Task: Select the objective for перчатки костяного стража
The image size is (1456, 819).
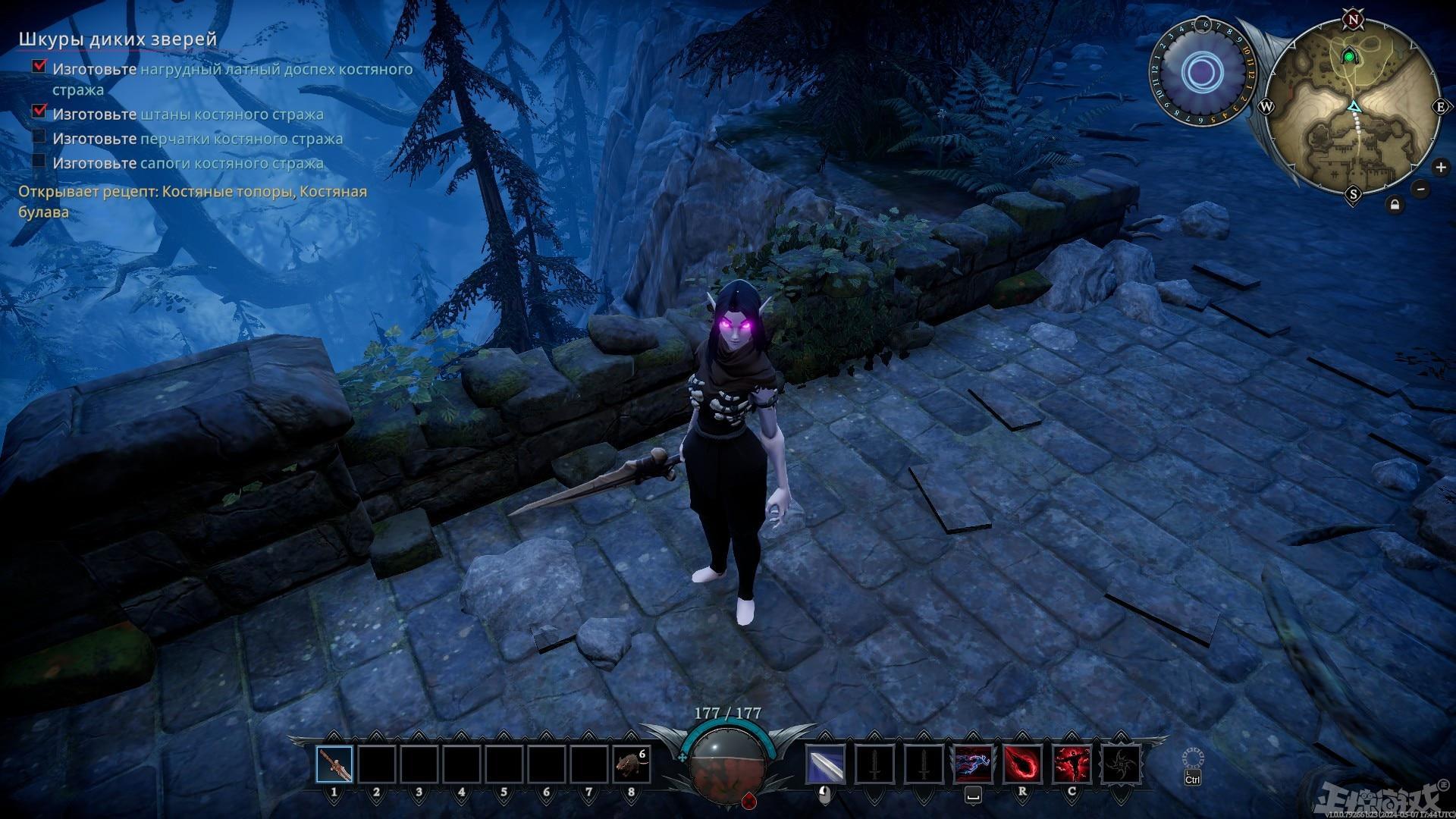Action: pos(197,139)
